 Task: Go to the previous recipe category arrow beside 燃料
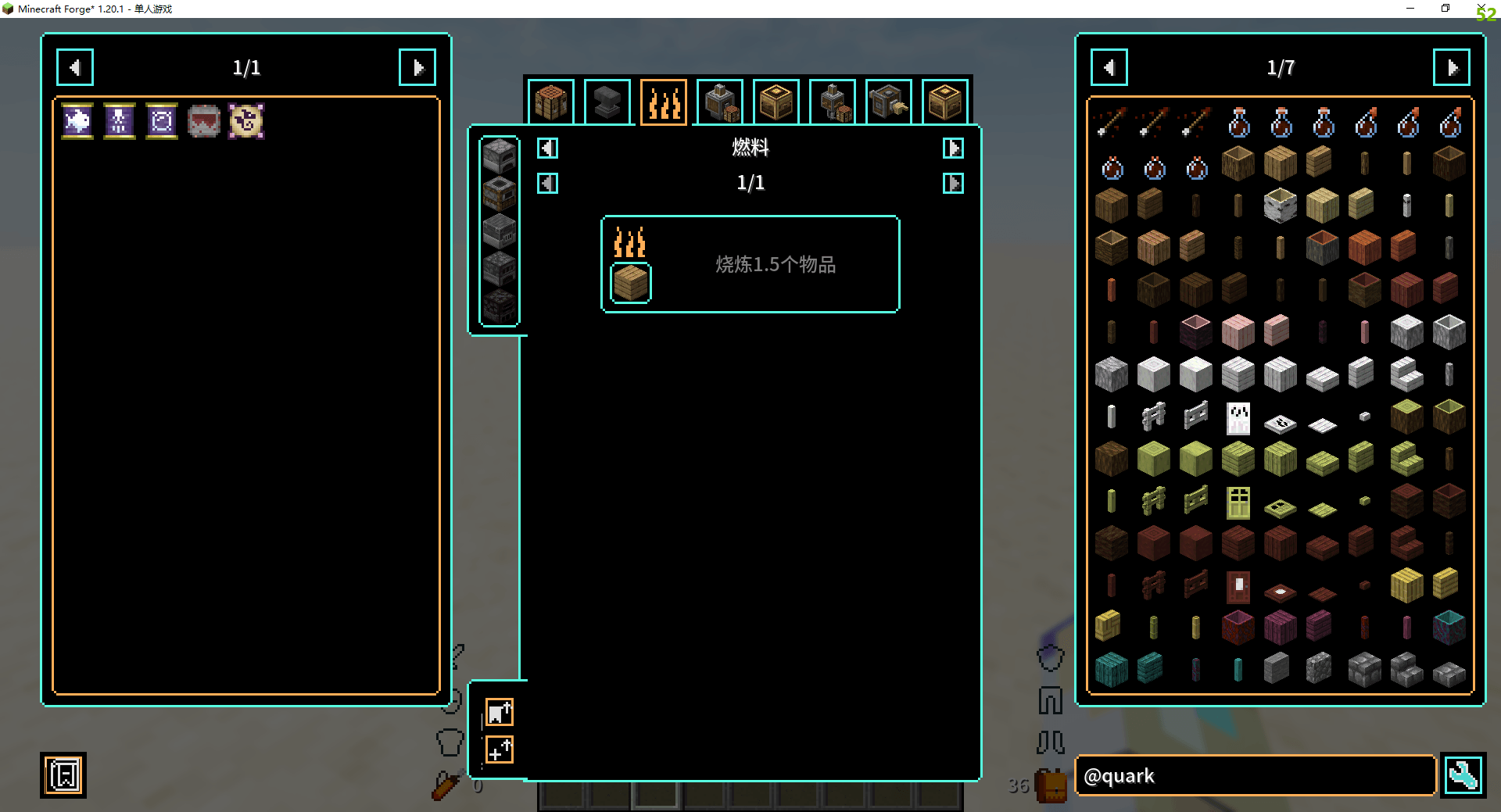547,148
